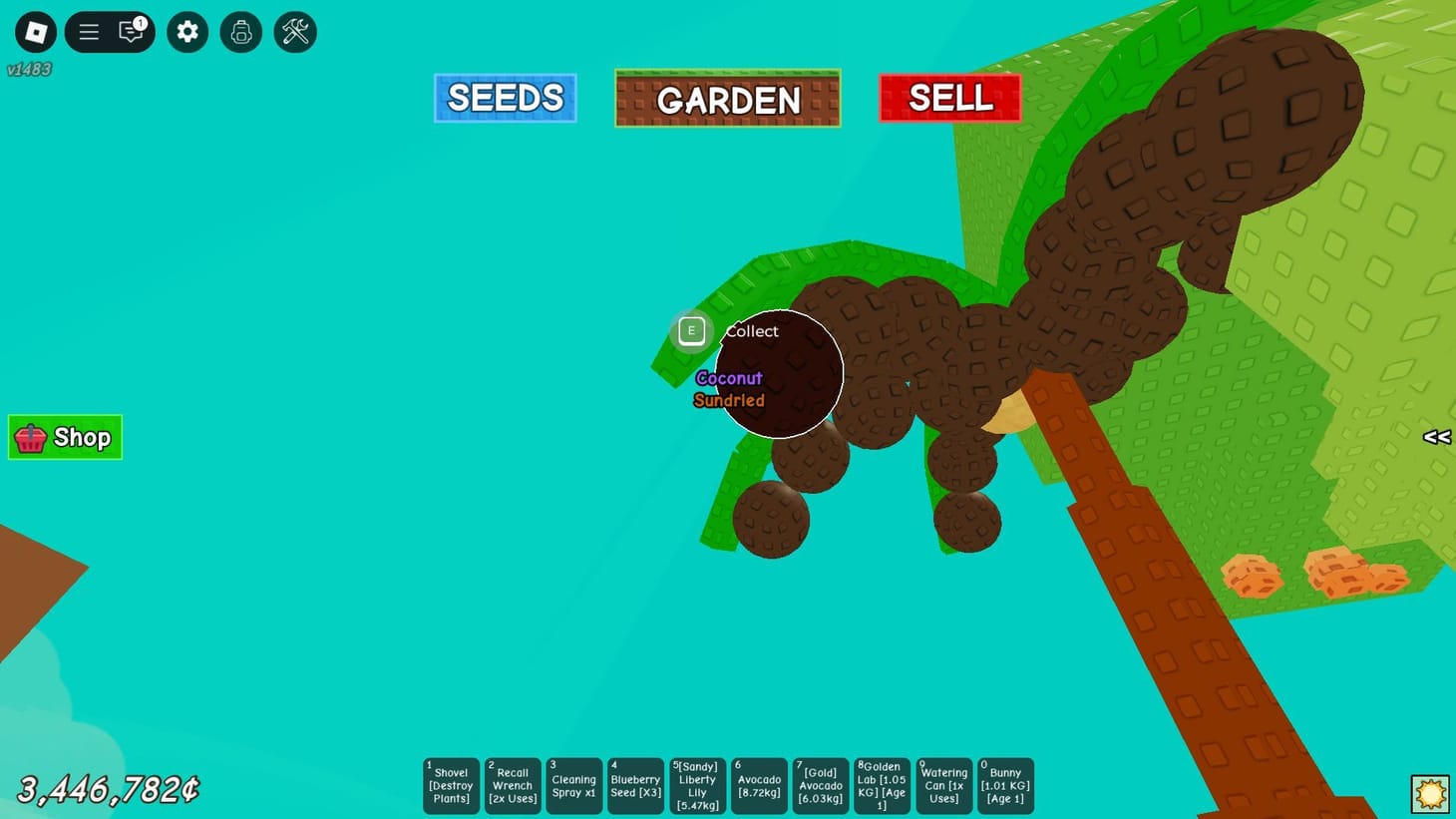This screenshot has width=1456, height=819.
Task: Click the SELL button
Action: pos(948,97)
